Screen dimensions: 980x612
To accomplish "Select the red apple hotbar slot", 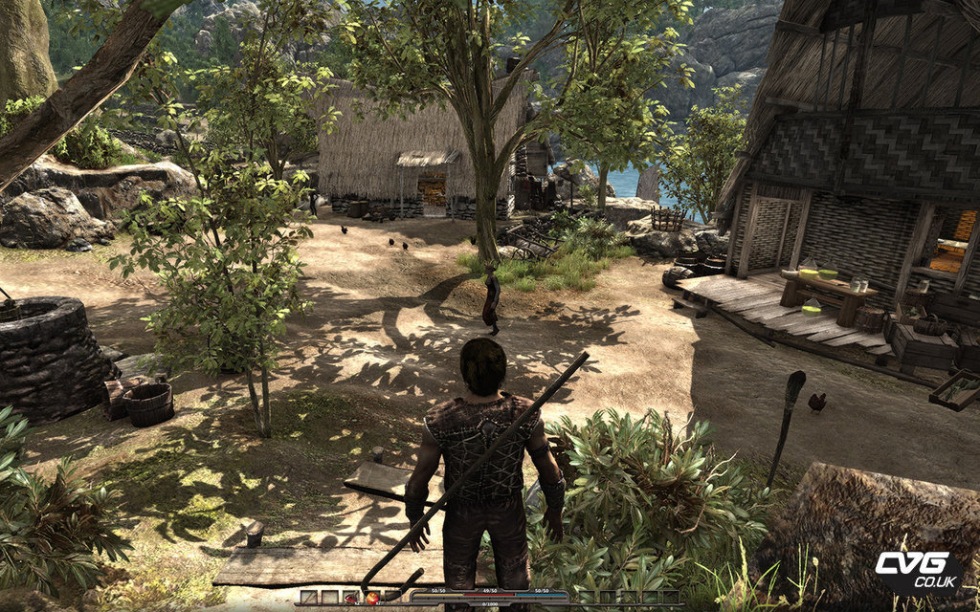I will point(372,598).
